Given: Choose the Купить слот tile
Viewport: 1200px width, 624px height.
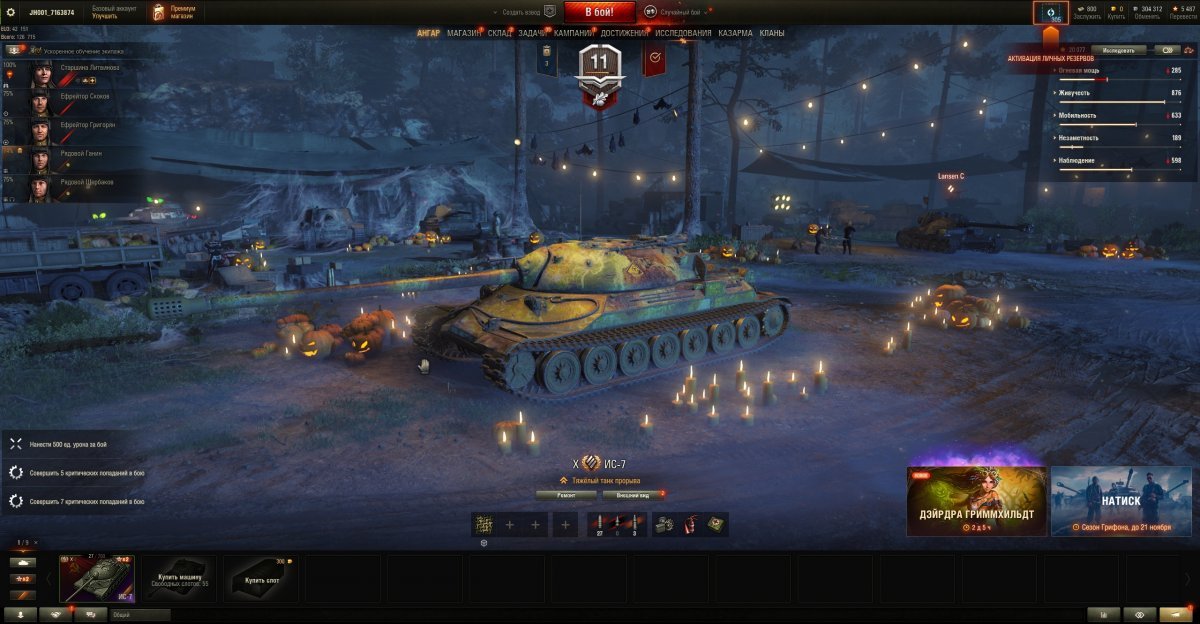Looking at the screenshot, I should (x=260, y=579).
